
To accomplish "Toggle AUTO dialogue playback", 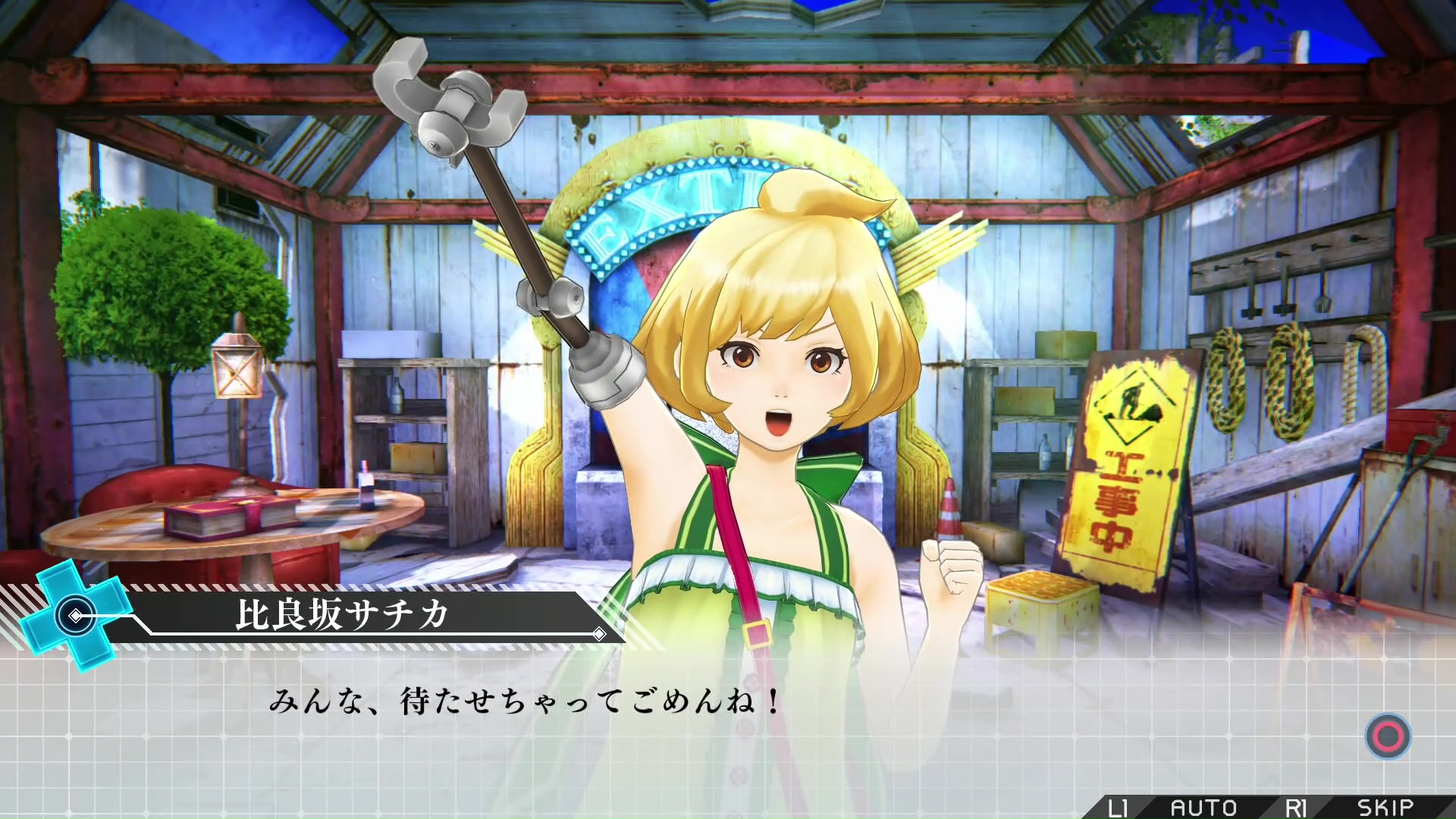I will [1203, 808].
